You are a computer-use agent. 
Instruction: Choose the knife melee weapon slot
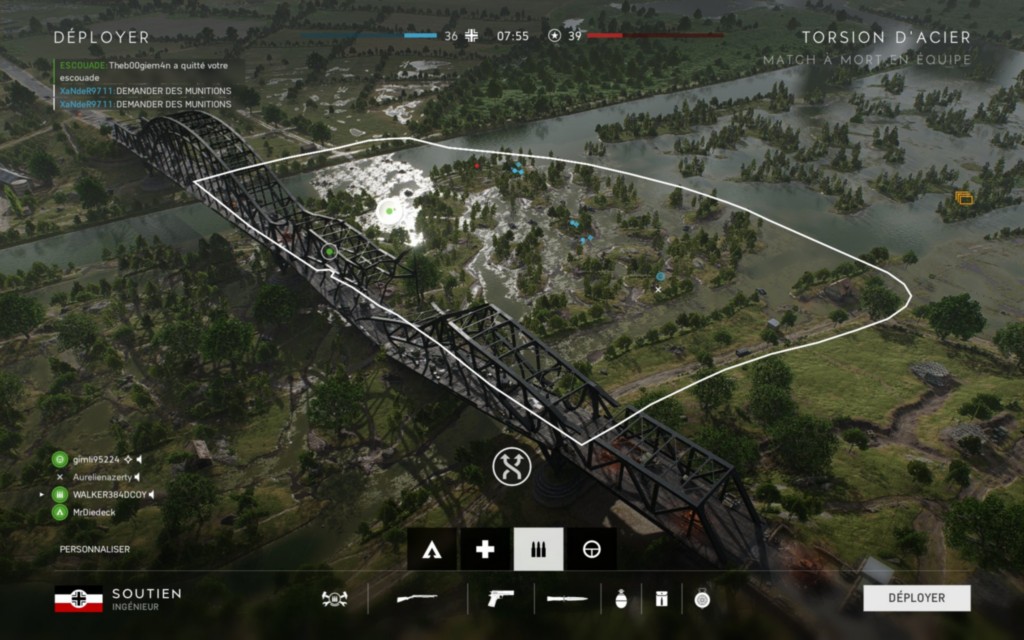[x=567, y=599]
